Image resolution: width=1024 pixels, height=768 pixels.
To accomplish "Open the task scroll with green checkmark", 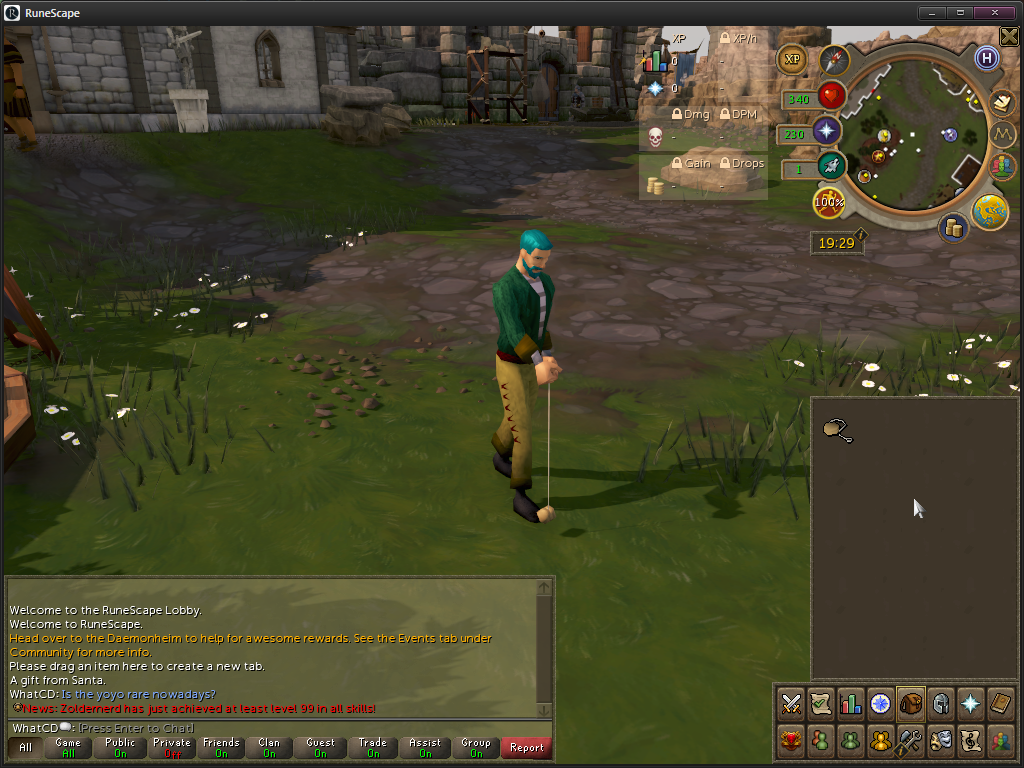I will (821, 703).
